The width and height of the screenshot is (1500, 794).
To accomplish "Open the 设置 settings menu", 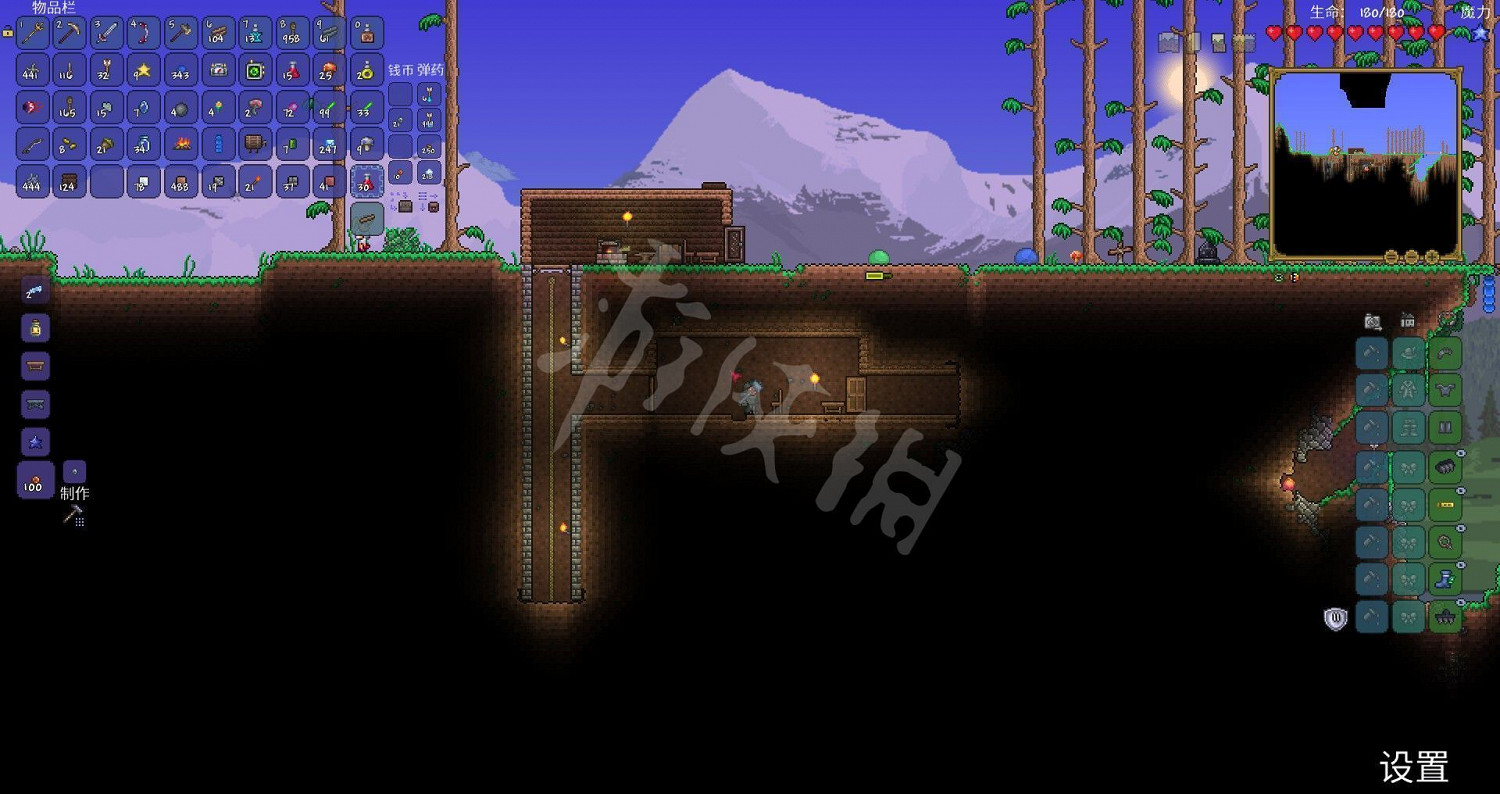I will click(1412, 768).
